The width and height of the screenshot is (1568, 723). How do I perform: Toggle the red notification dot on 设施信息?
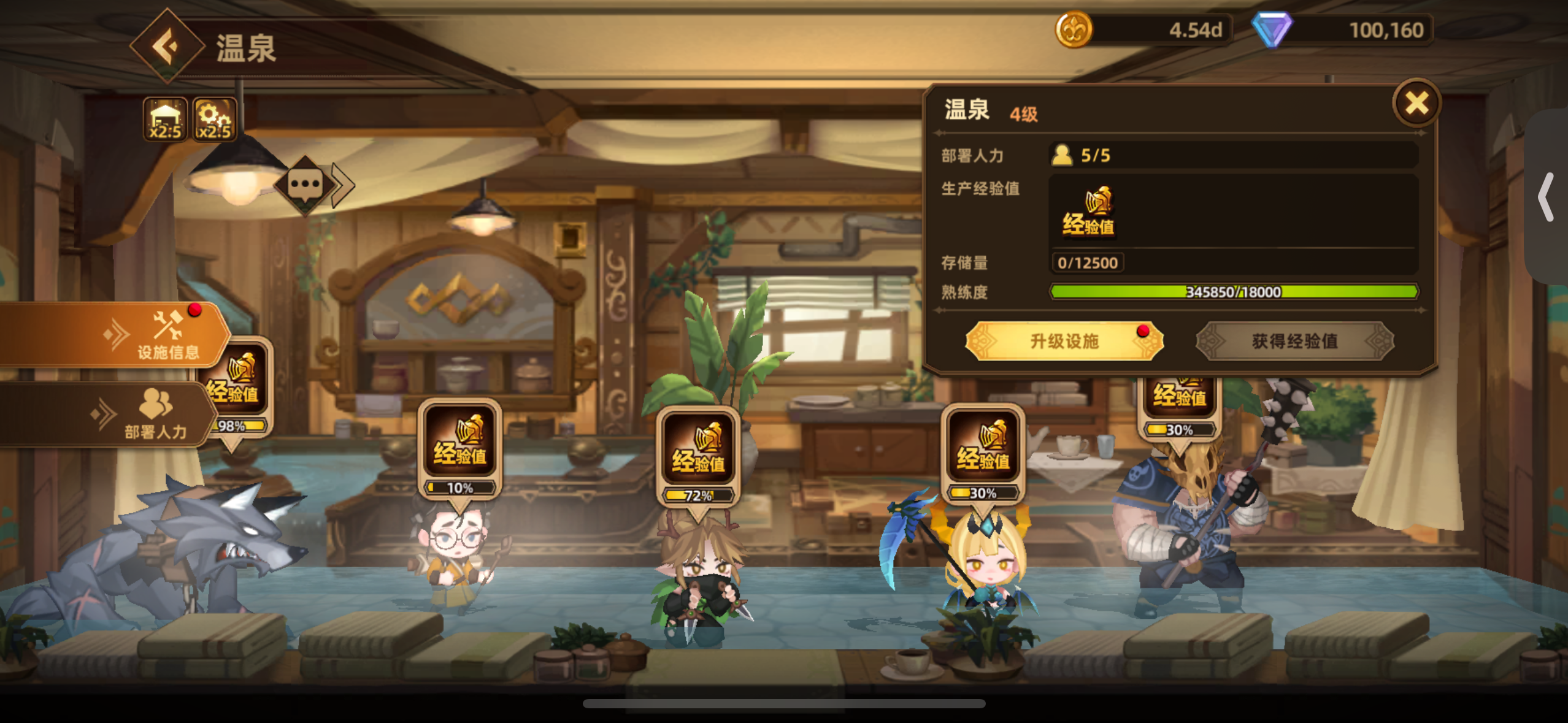[x=195, y=310]
